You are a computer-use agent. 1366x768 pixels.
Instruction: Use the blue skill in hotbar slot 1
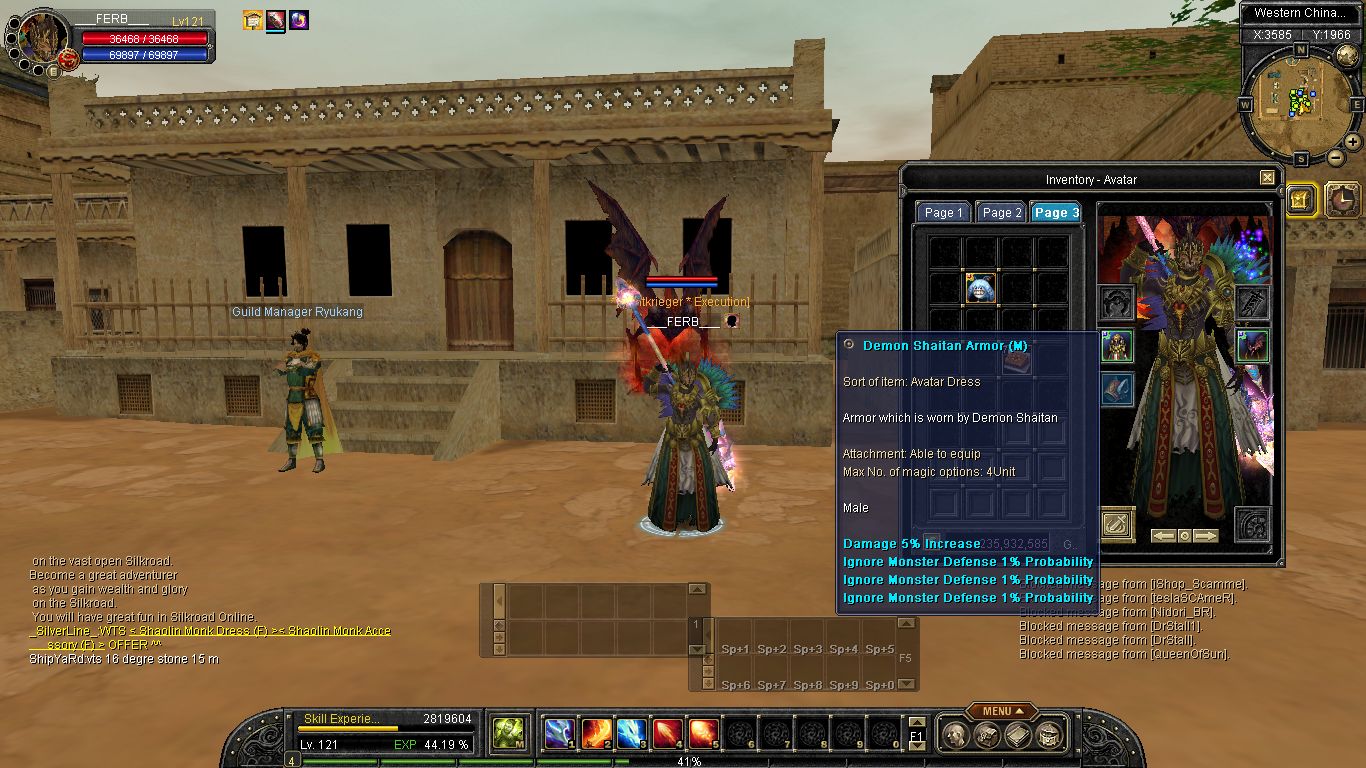click(559, 734)
